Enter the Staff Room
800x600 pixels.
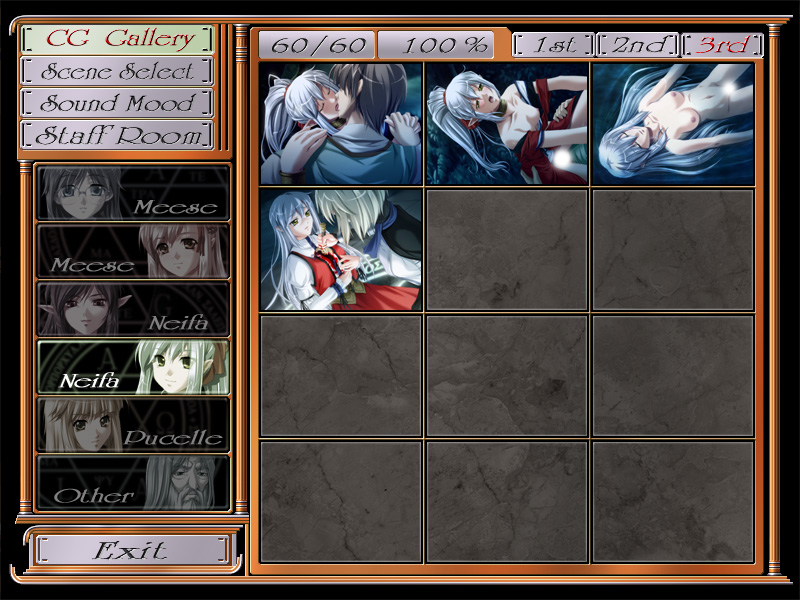coord(118,135)
